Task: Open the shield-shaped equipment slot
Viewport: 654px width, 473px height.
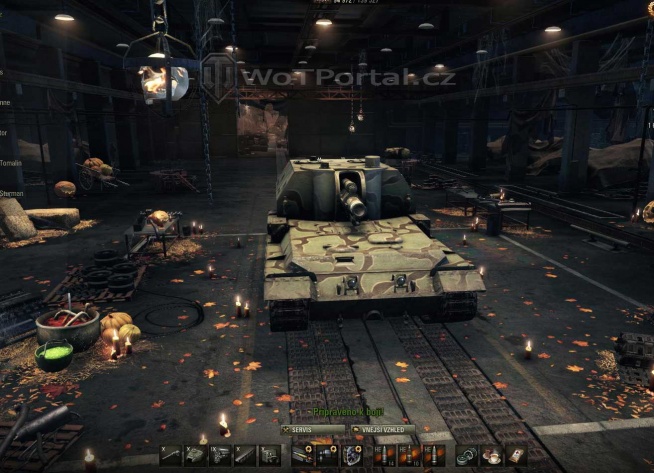Action: pyautogui.click(x=352, y=455)
